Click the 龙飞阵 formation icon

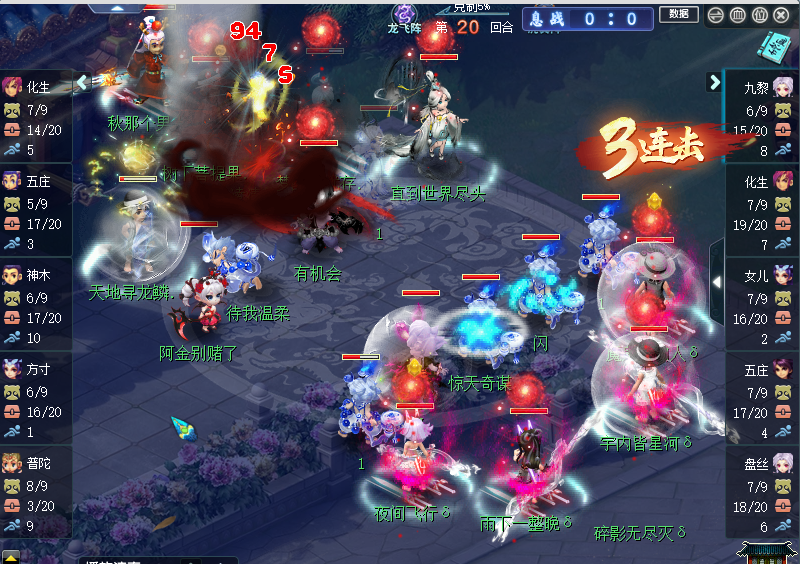(x=404, y=14)
